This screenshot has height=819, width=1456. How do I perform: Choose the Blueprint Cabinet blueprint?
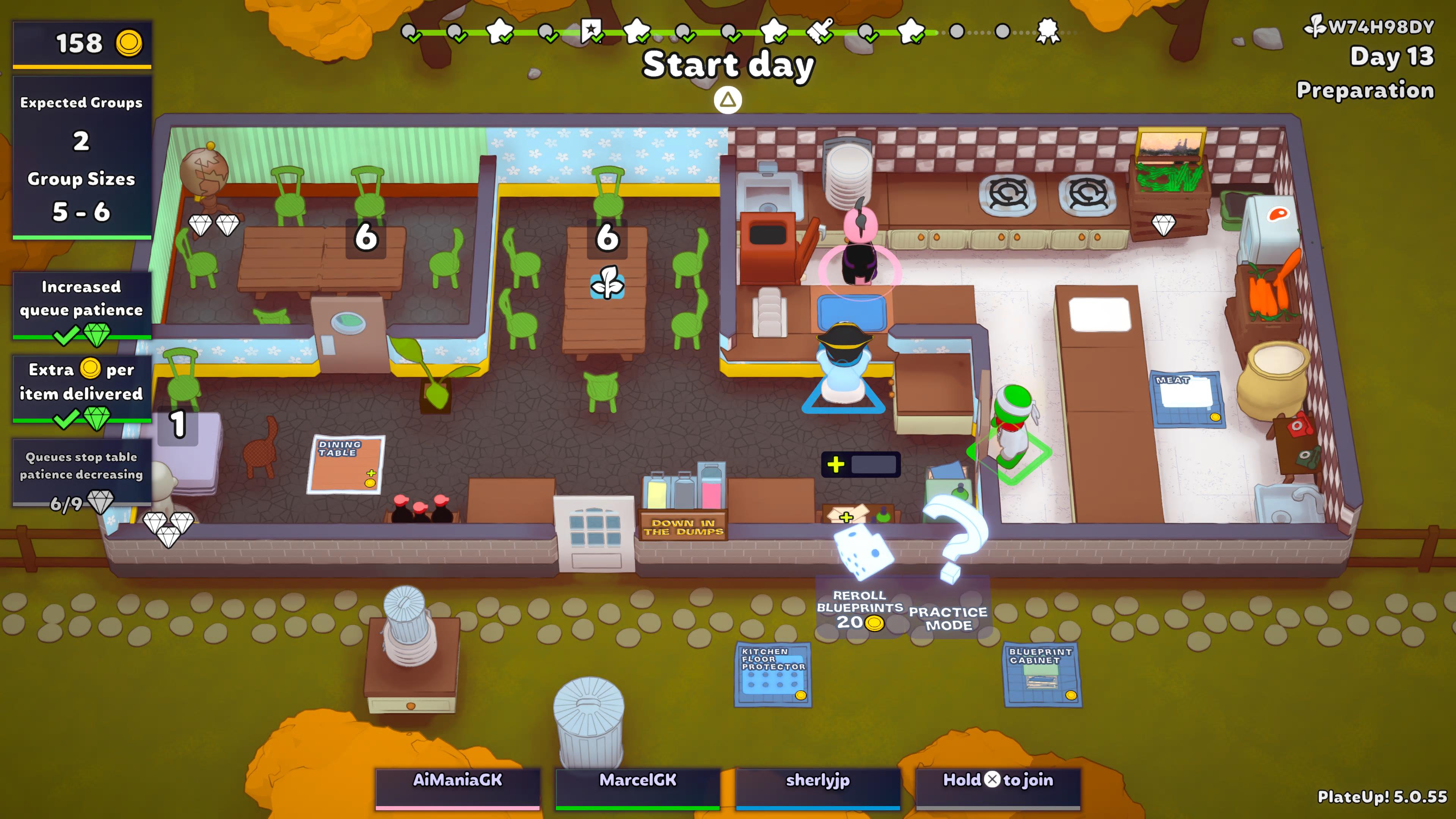[1041, 674]
